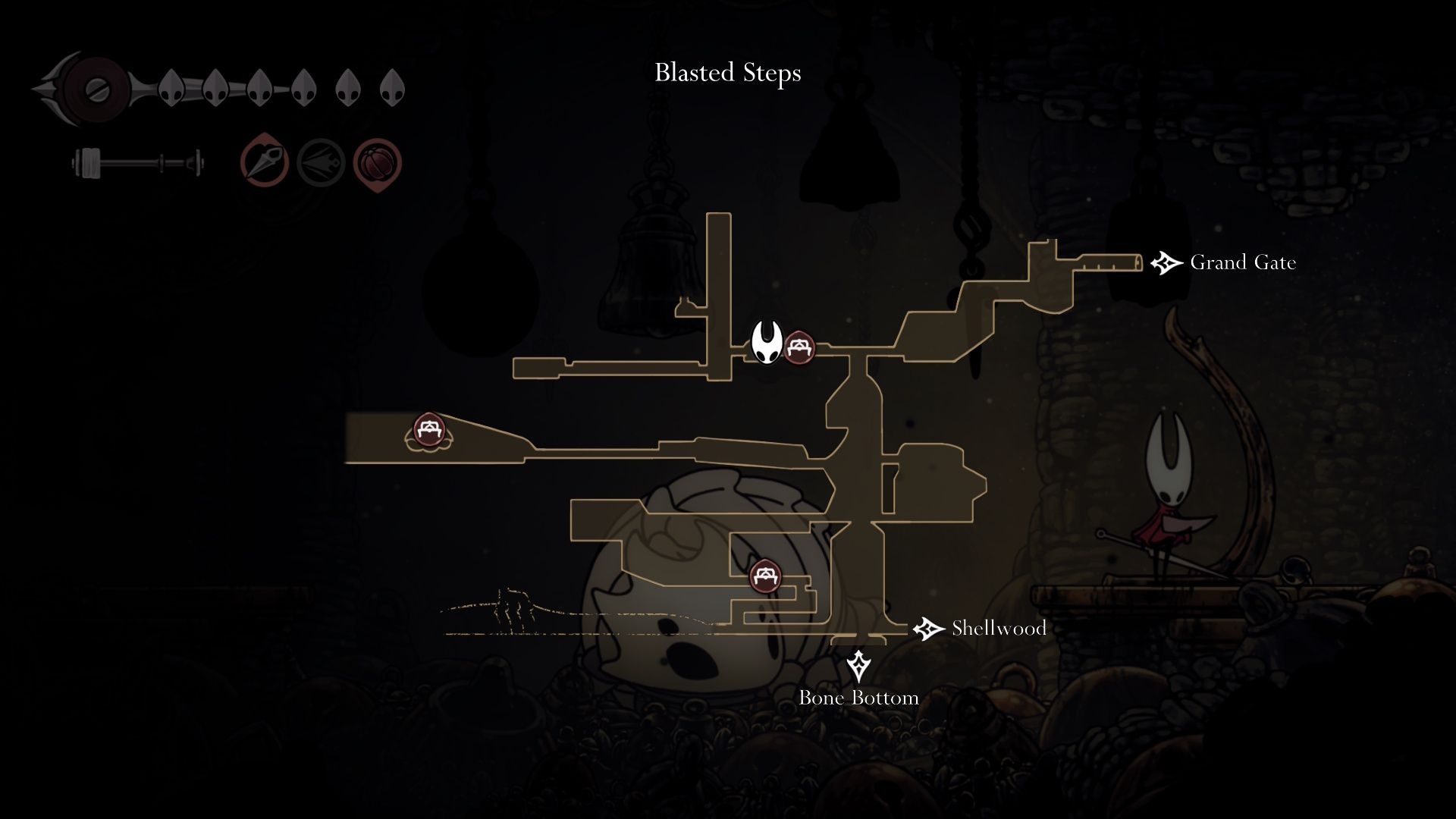Select the bench marker beside Hornet's marker
Viewport: 1456px width, 819px height.
tap(799, 347)
